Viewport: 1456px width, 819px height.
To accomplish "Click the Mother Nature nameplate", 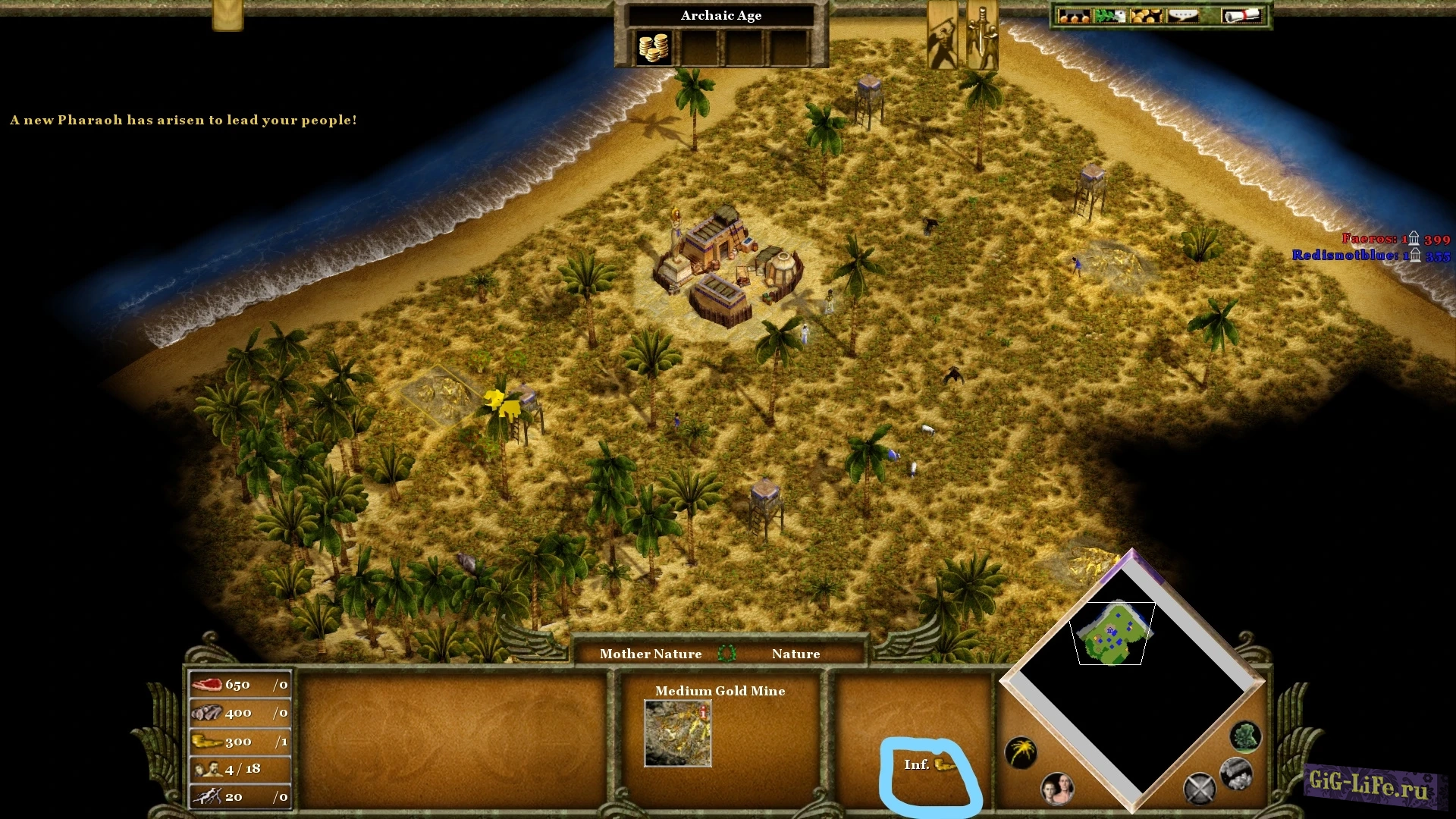I will point(651,653).
